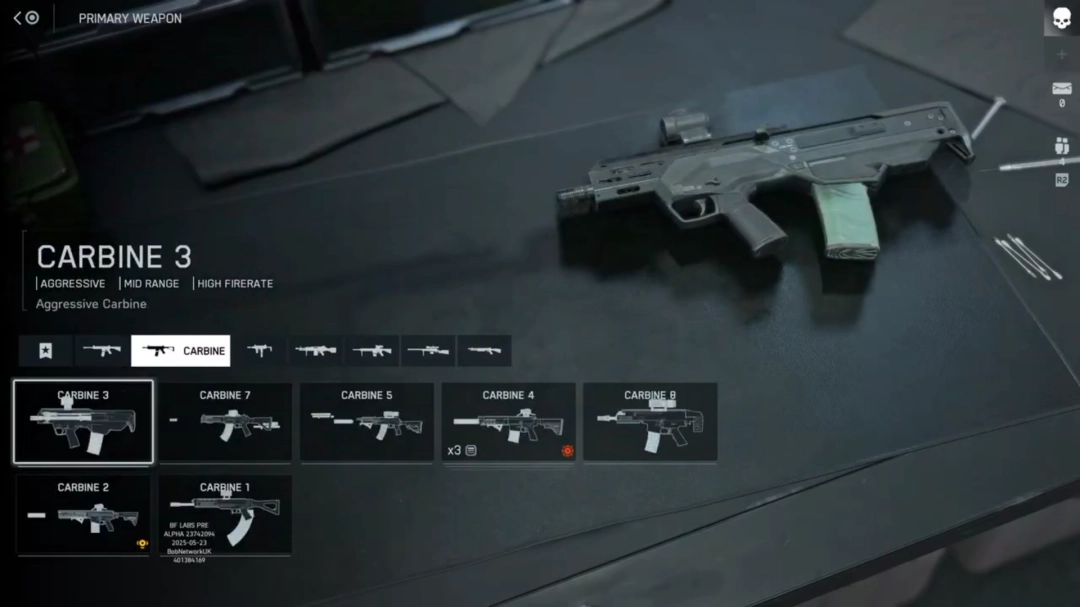This screenshot has height=607, width=1080.
Task: Select the Carbine 4 weapon tile
Action: (x=508, y=421)
